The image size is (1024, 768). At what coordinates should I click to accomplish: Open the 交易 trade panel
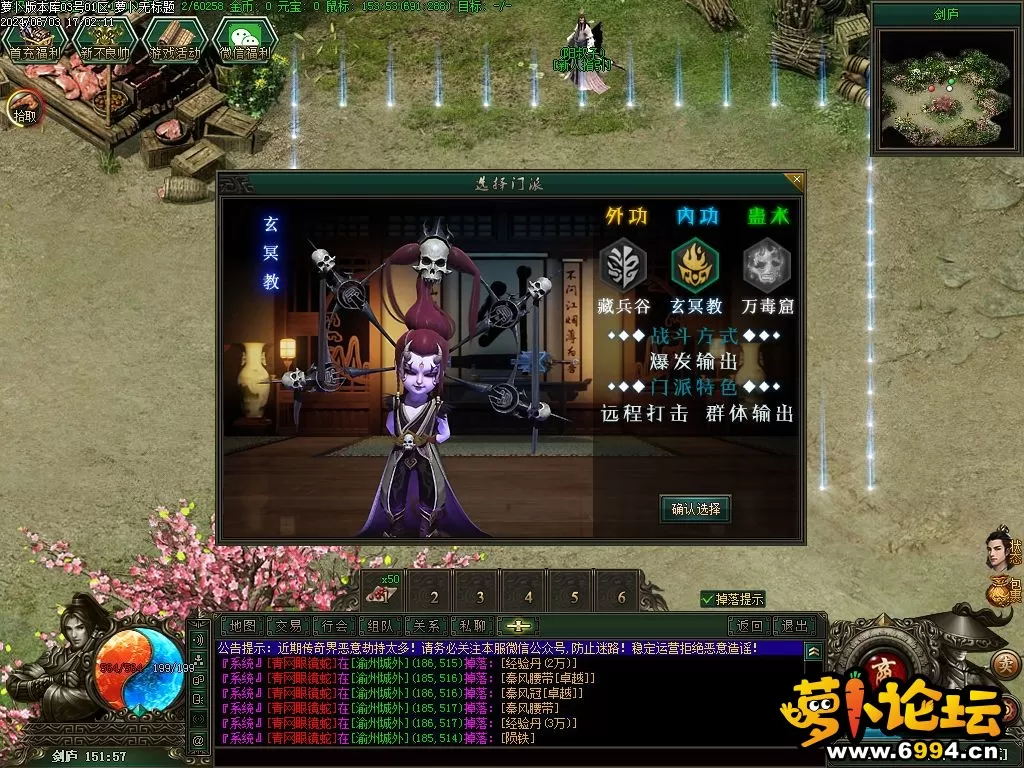[x=289, y=626]
